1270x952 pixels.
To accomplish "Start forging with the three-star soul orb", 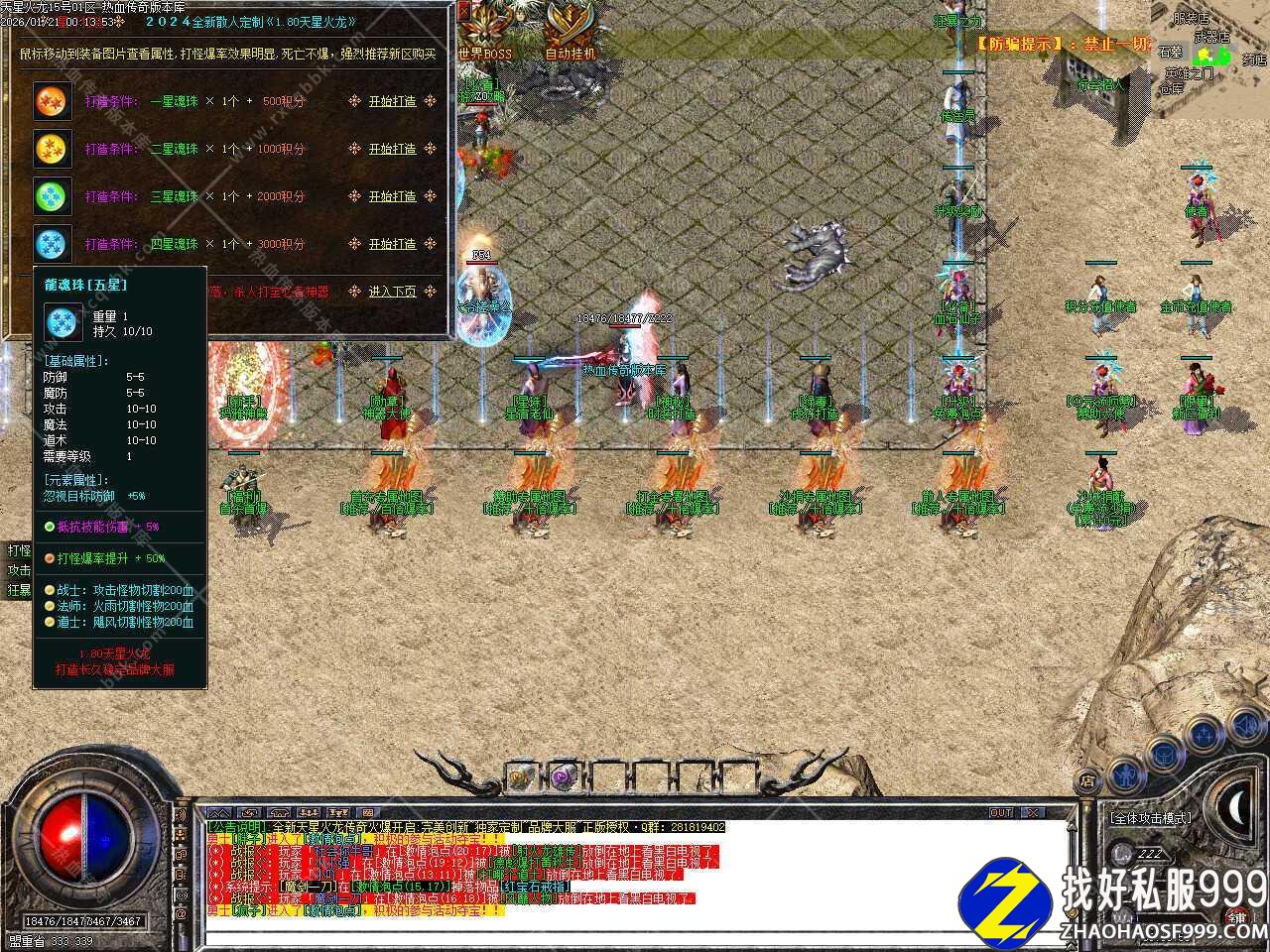I will coord(392,196).
